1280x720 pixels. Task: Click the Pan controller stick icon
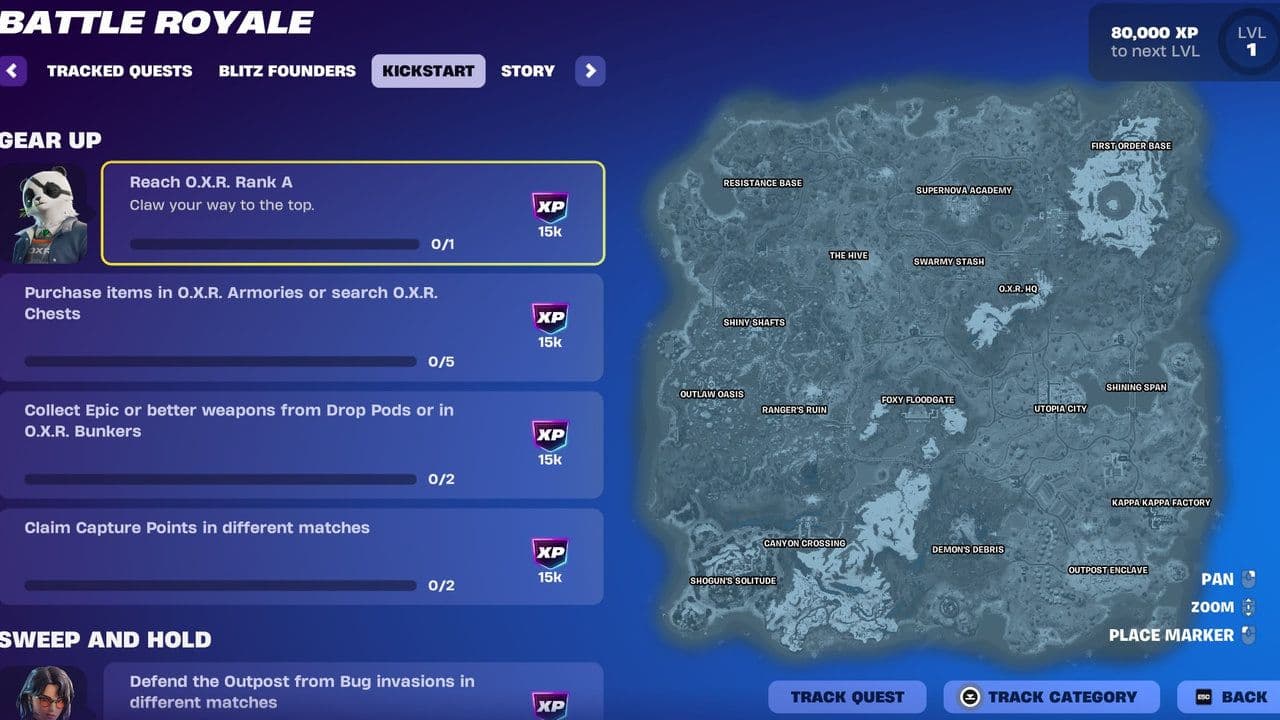1248,578
